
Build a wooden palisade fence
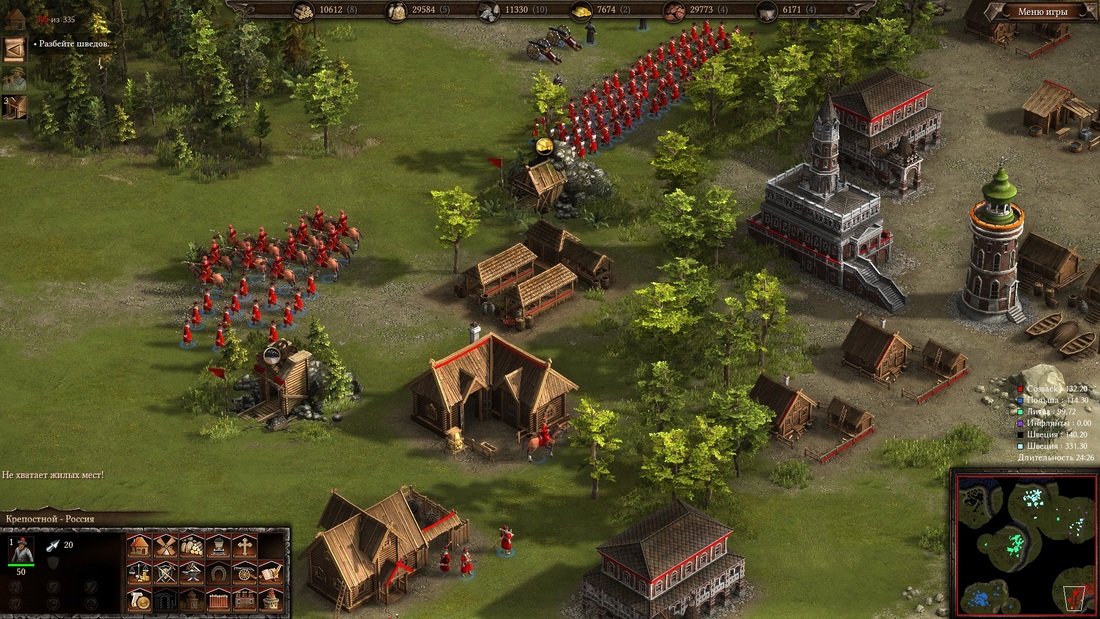point(217,600)
